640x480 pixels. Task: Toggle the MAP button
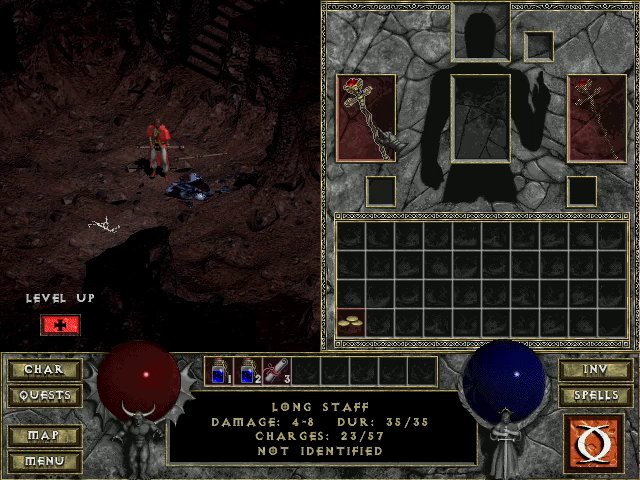click(44, 436)
